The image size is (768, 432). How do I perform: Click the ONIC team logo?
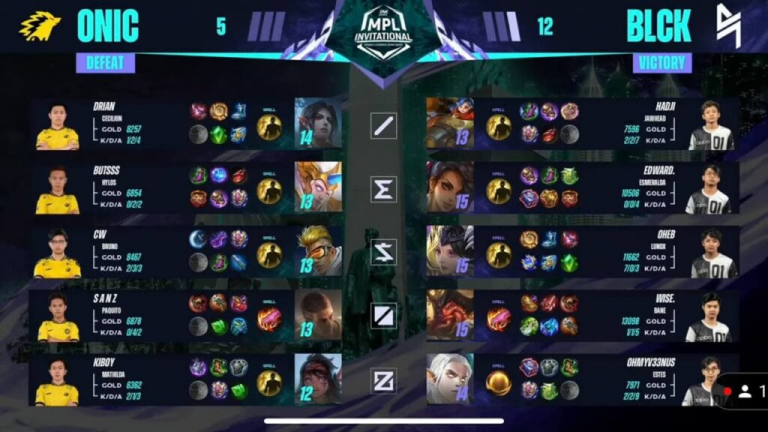click(39, 26)
